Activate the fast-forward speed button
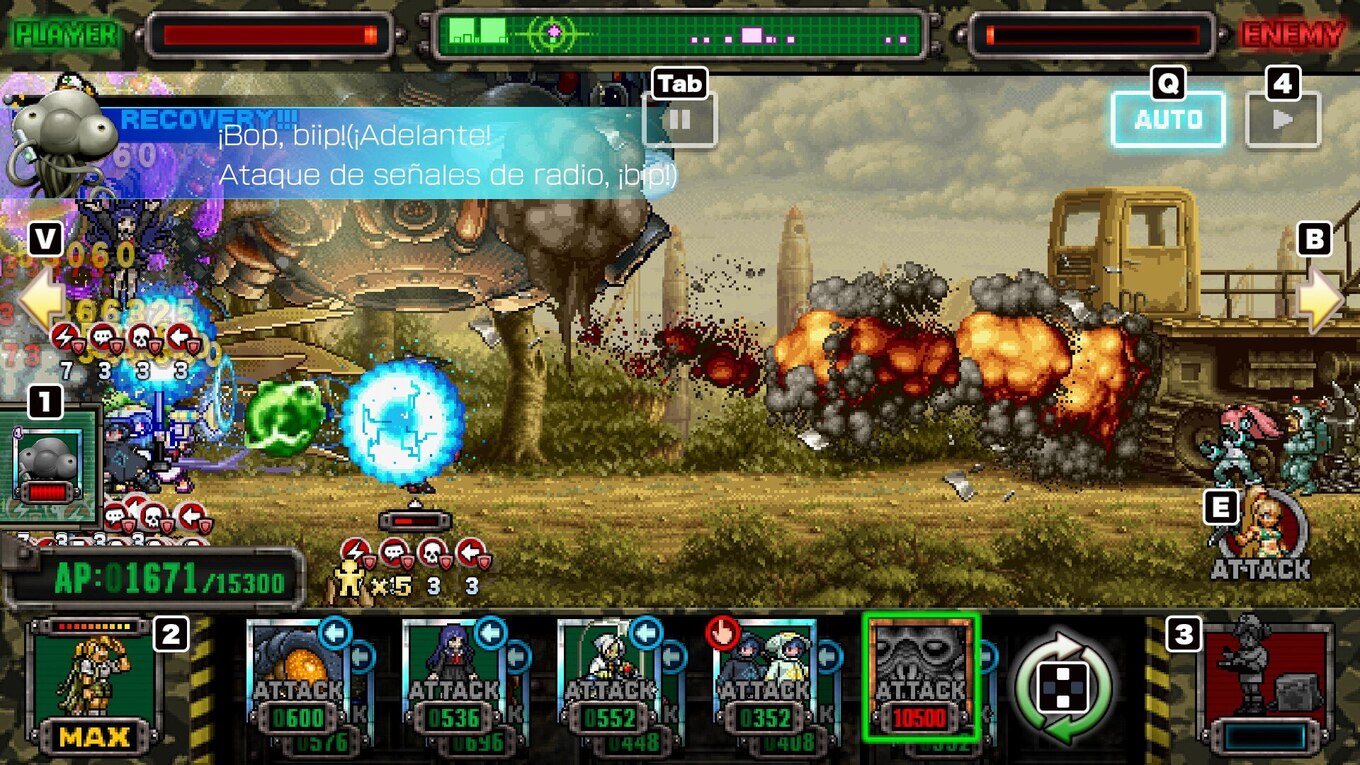 (x=1283, y=120)
